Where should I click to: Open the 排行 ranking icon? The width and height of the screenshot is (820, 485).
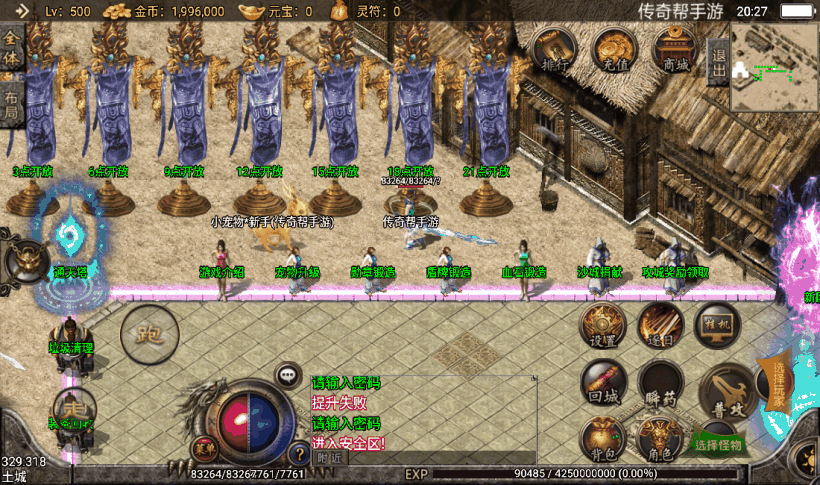553,49
